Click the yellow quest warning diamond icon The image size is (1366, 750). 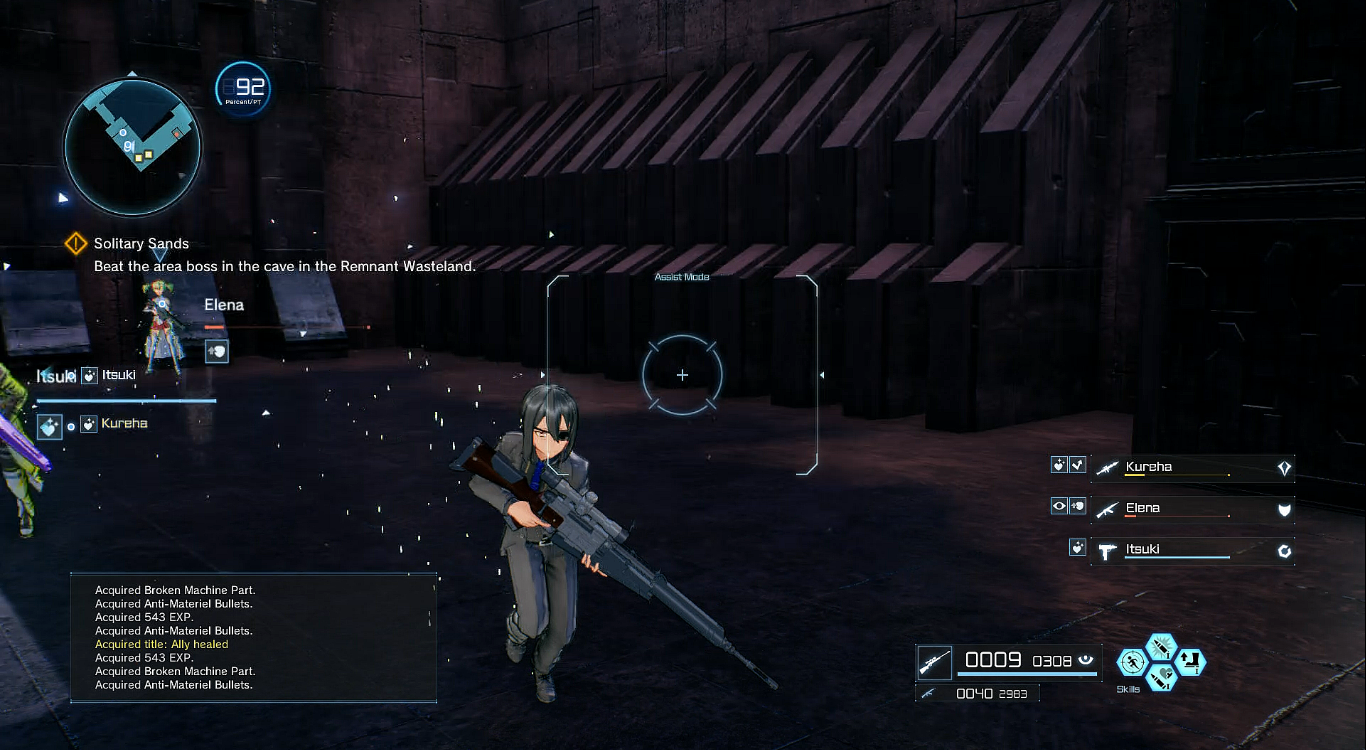[x=76, y=244]
